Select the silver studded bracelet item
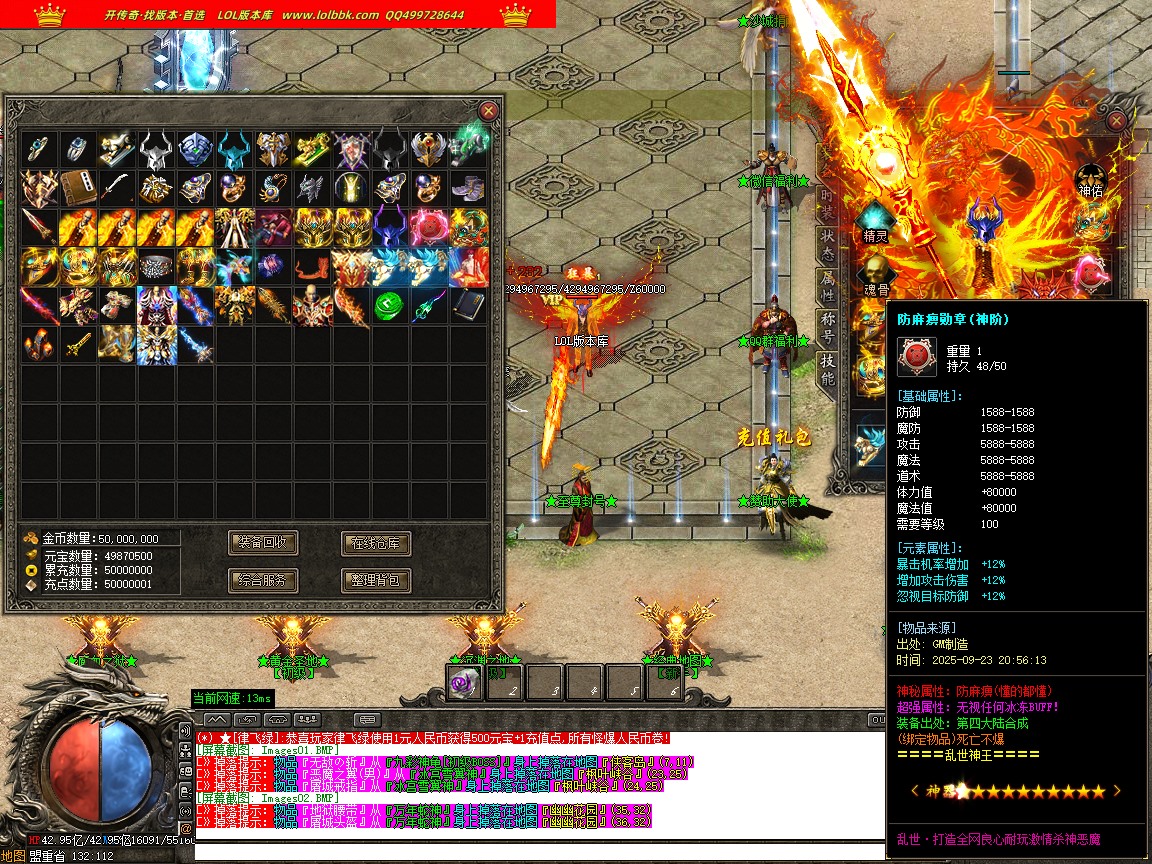The width and height of the screenshot is (1152, 864). click(156, 266)
